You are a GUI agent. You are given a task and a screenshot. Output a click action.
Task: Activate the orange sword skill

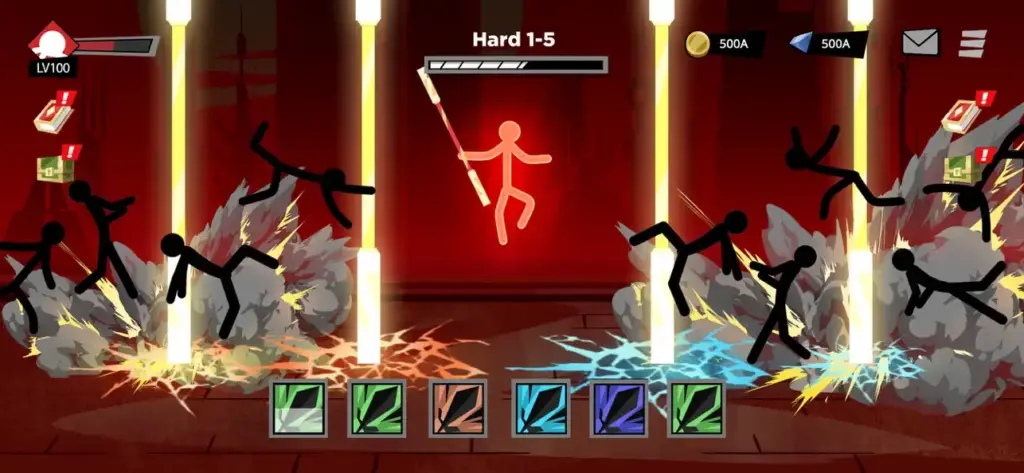tap(456, 408)
